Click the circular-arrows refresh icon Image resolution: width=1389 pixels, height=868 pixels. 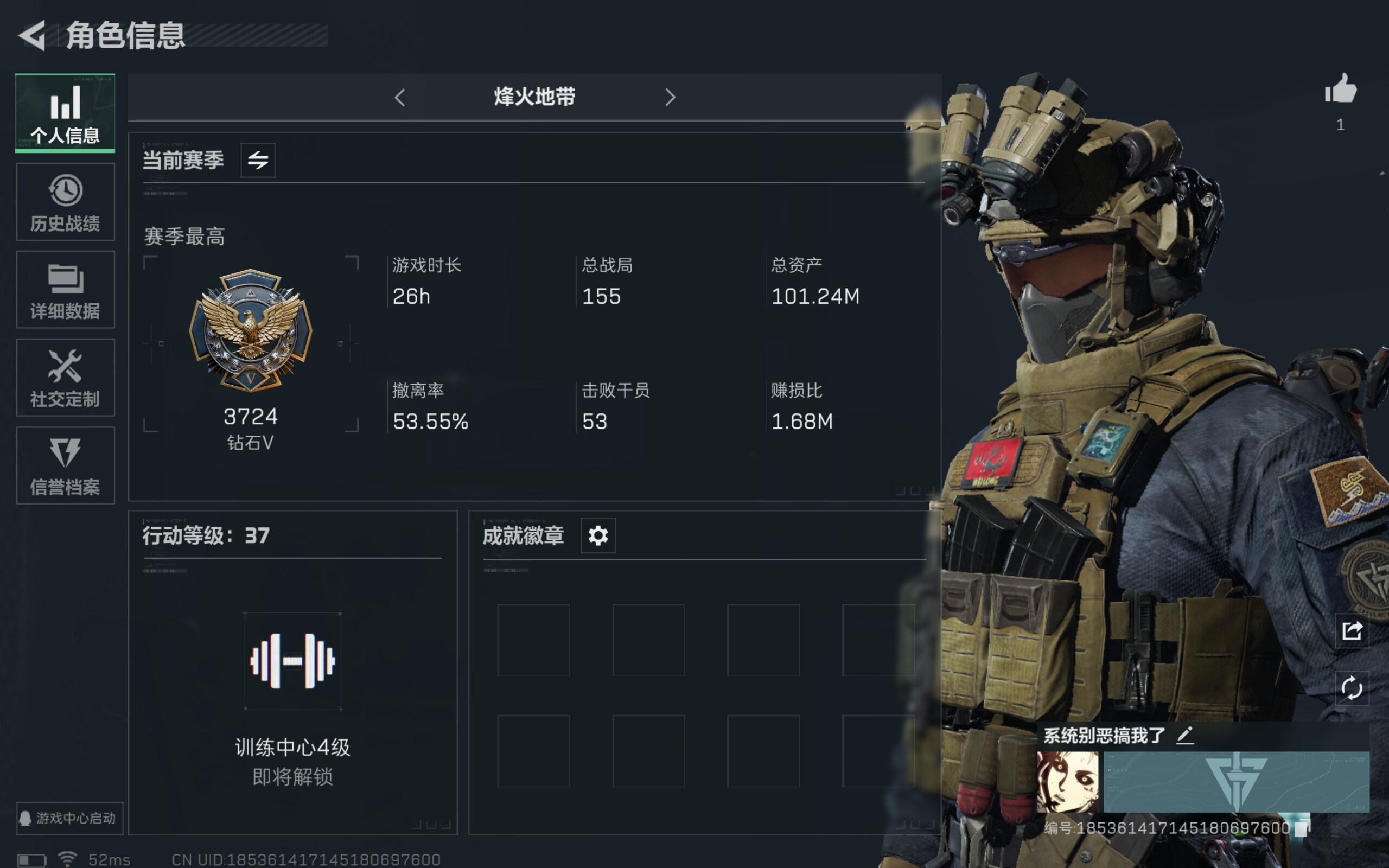click(1352, 688)
